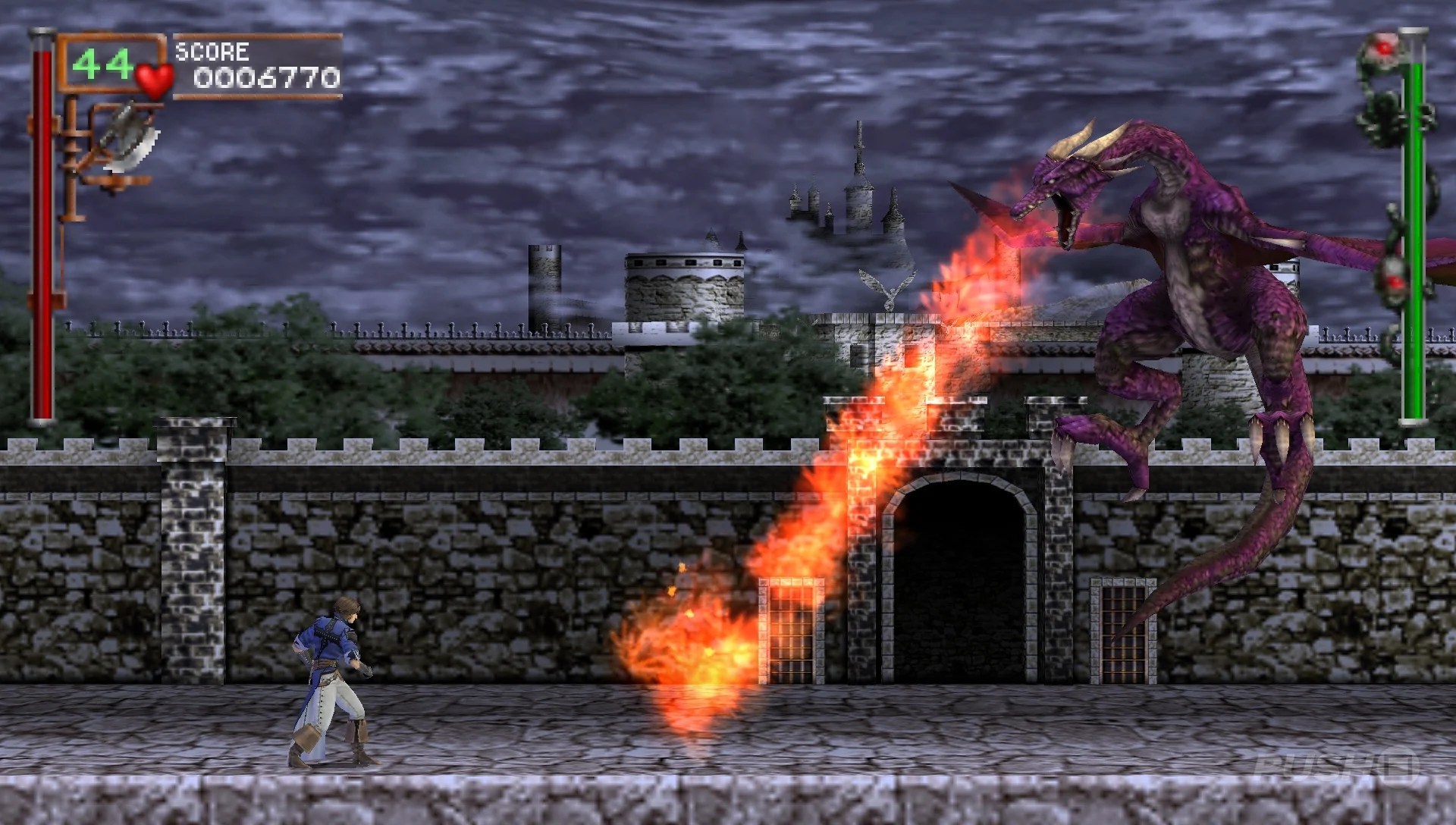Click the player's red health bar
Viewport: 1456px width, 825px height.
tap(42, 227)
